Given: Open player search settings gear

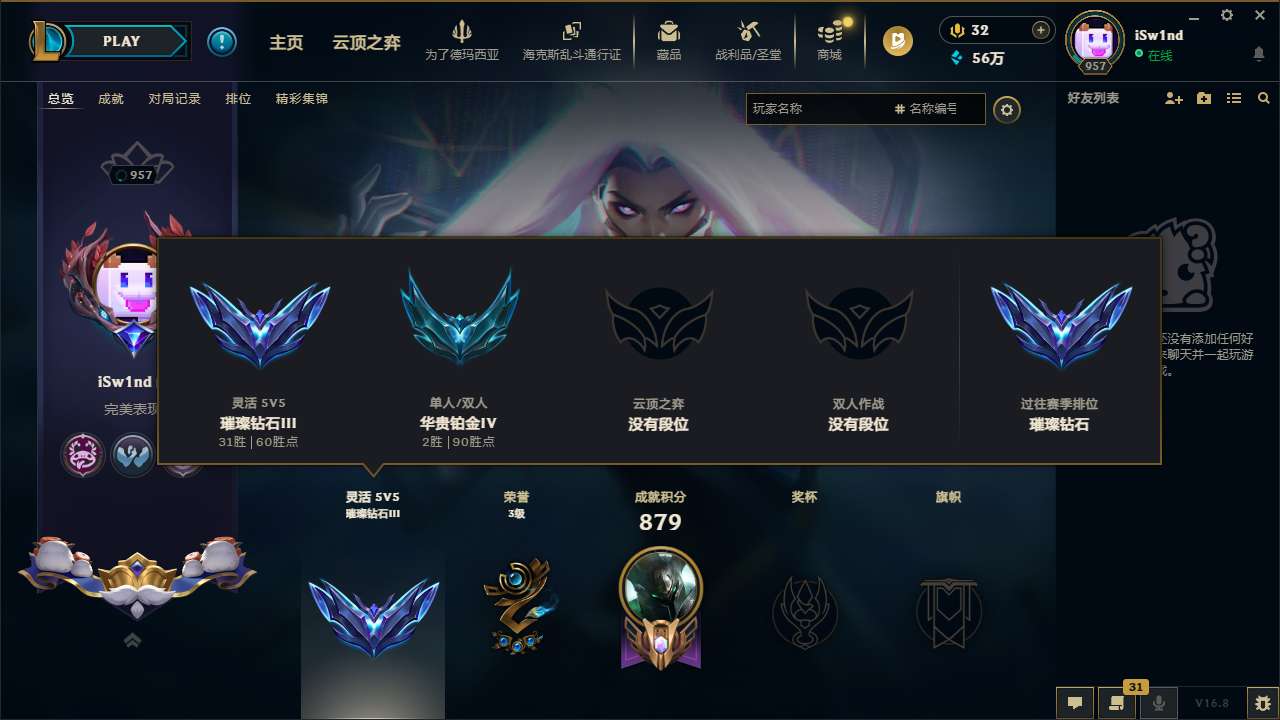Looking at the screenshot, I should click(x=1007, y=110).
